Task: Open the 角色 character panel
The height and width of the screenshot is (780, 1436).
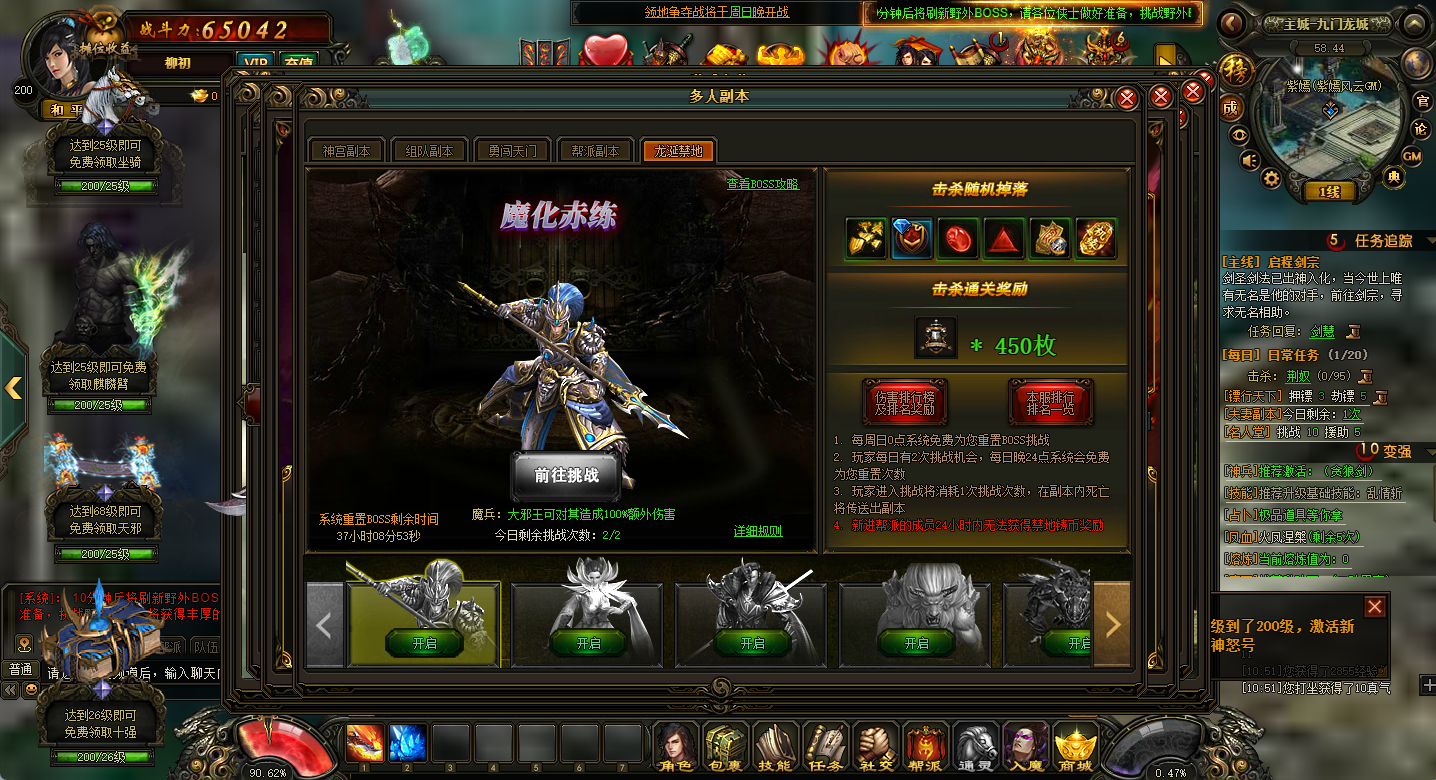Action: click(x=677, y=746)
